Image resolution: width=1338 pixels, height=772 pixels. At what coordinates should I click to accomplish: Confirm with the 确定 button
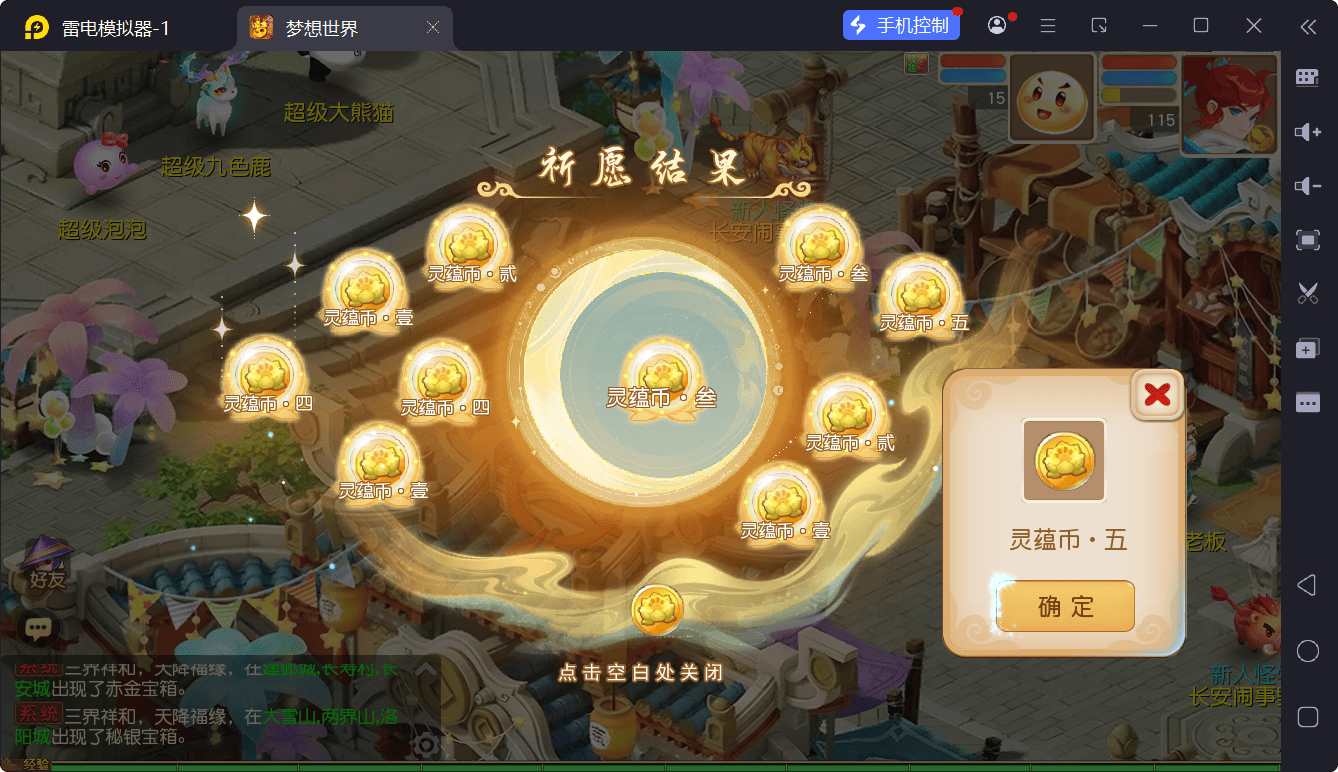1065,606
